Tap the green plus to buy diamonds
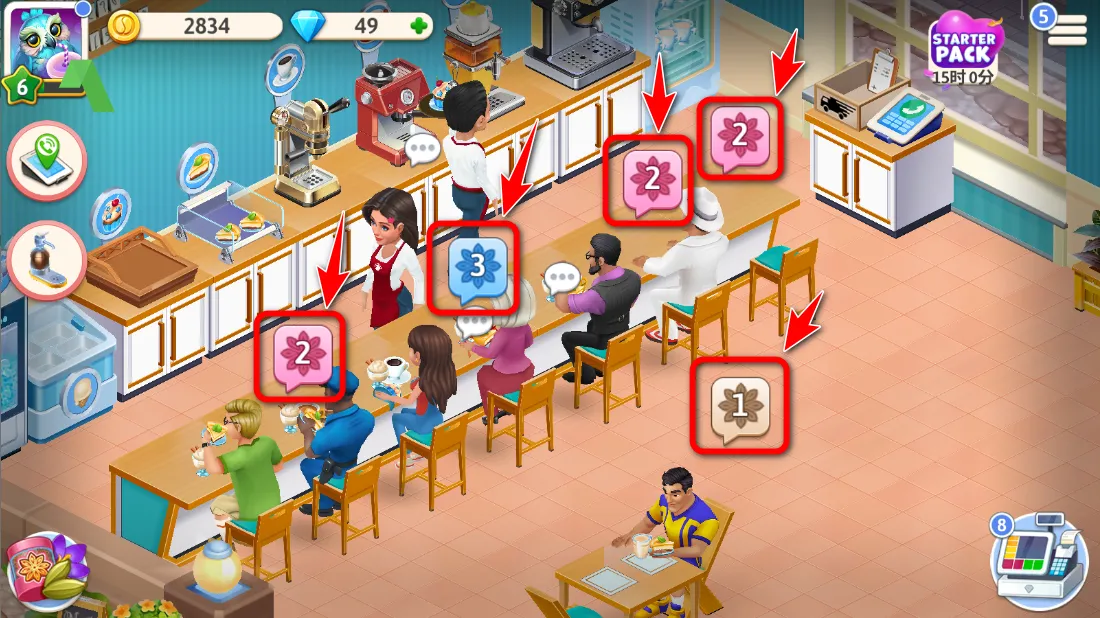1100x618 pixels. pyautogui.click(x=417, y=26)
